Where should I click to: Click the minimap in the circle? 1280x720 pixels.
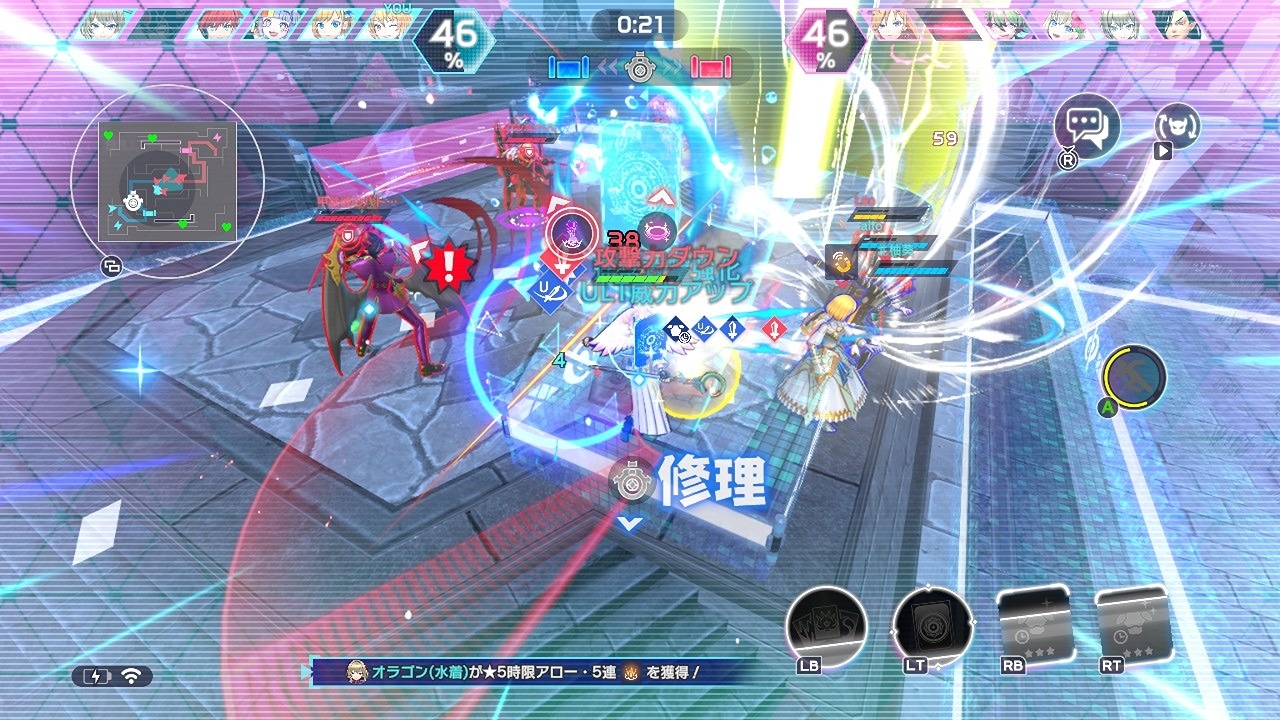coord(167,181)
